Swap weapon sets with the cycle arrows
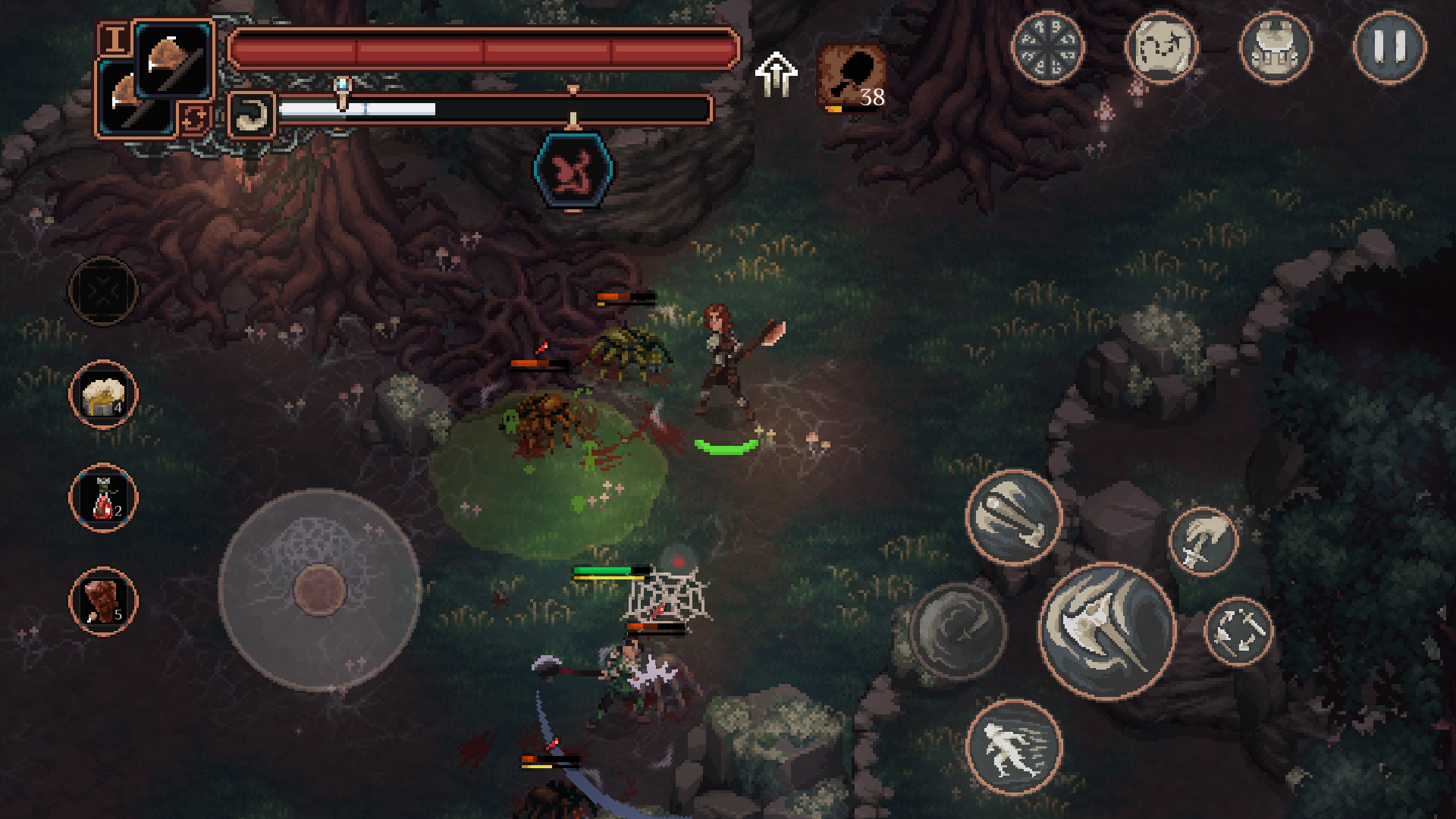 (194, 118)
